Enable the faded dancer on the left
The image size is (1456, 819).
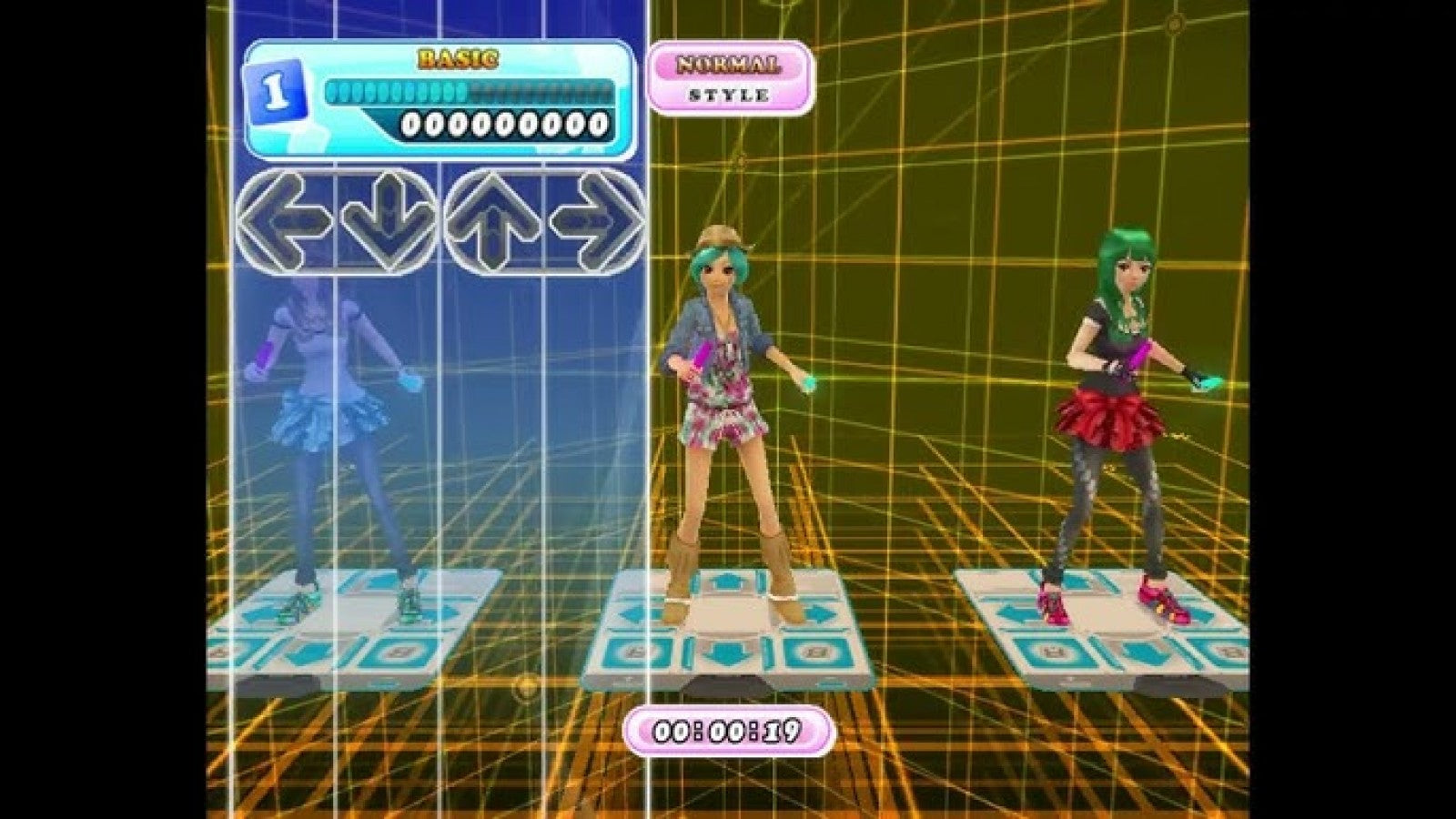[x=328, y=409]
